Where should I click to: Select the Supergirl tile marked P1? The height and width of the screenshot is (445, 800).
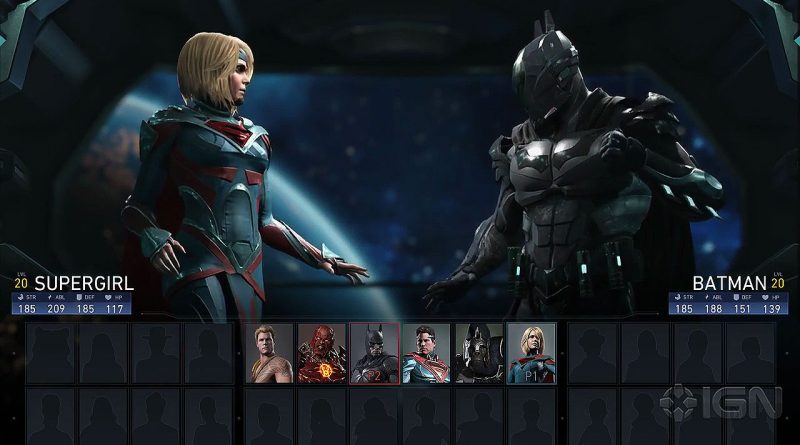[x=531, y=353]
